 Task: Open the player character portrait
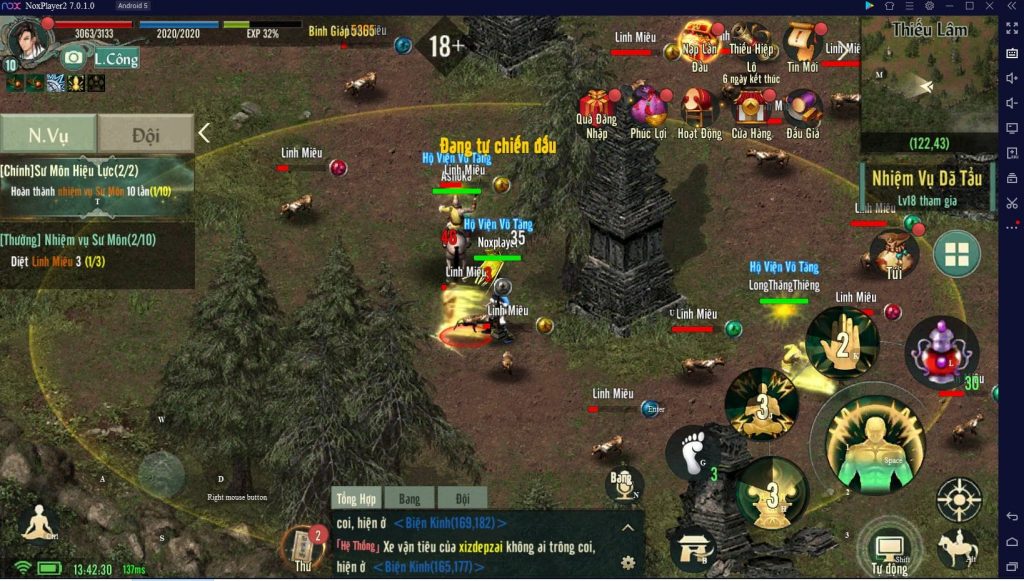(x=28, y=38)
